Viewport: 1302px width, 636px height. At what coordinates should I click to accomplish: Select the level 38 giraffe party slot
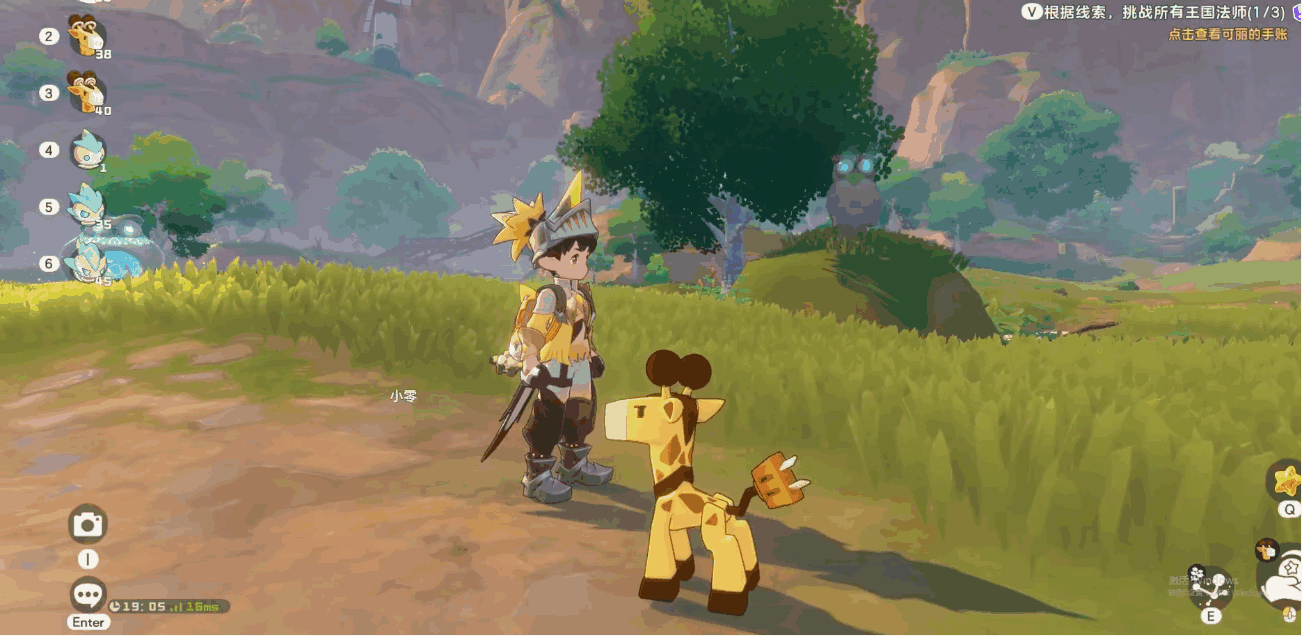(x=86, y=37)
